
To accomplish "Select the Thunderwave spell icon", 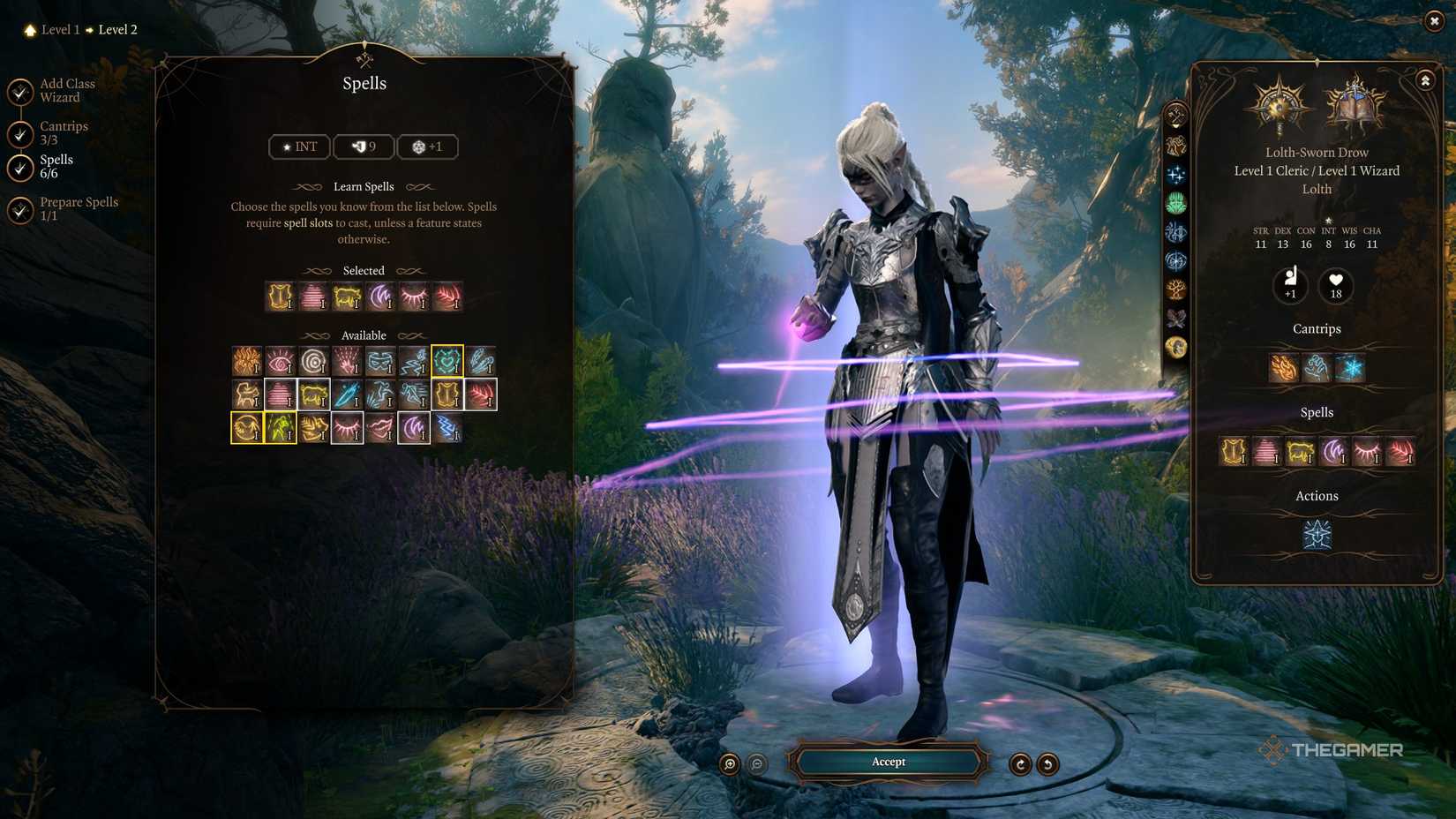I will point(450,430).
